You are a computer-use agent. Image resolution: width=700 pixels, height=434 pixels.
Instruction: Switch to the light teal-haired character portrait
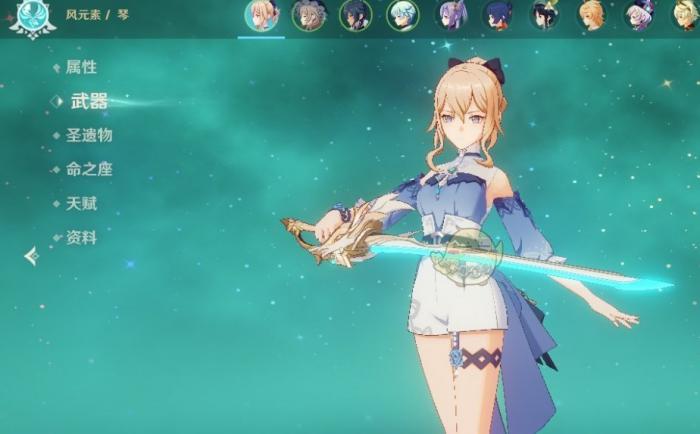(402, 15)
